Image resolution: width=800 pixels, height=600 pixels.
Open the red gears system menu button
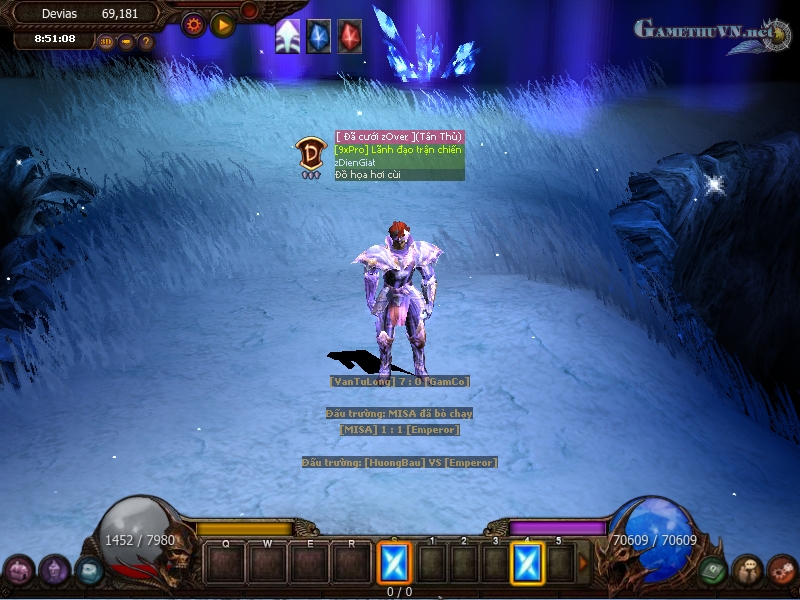(782, 571)
